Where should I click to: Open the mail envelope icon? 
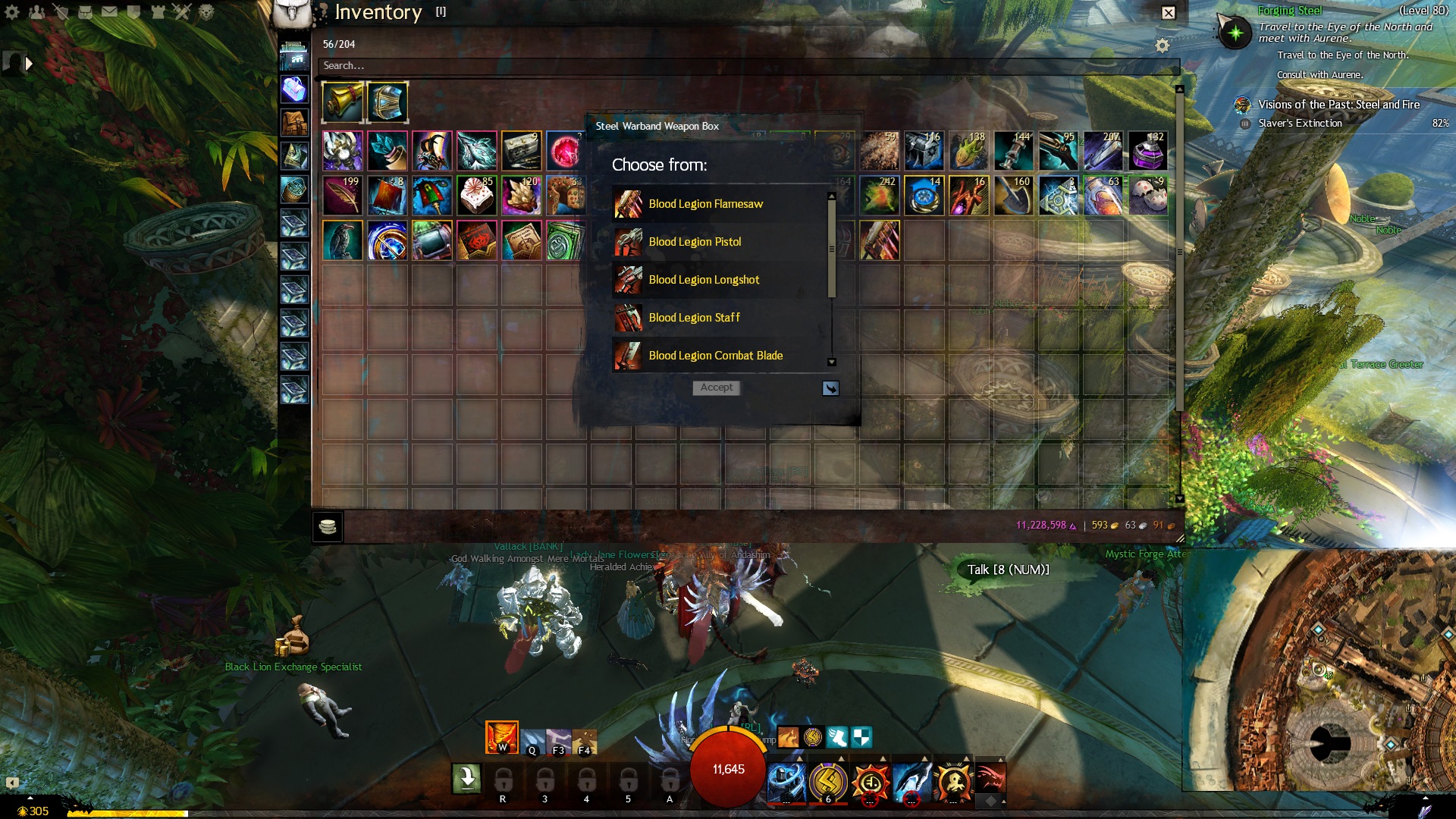109,12
